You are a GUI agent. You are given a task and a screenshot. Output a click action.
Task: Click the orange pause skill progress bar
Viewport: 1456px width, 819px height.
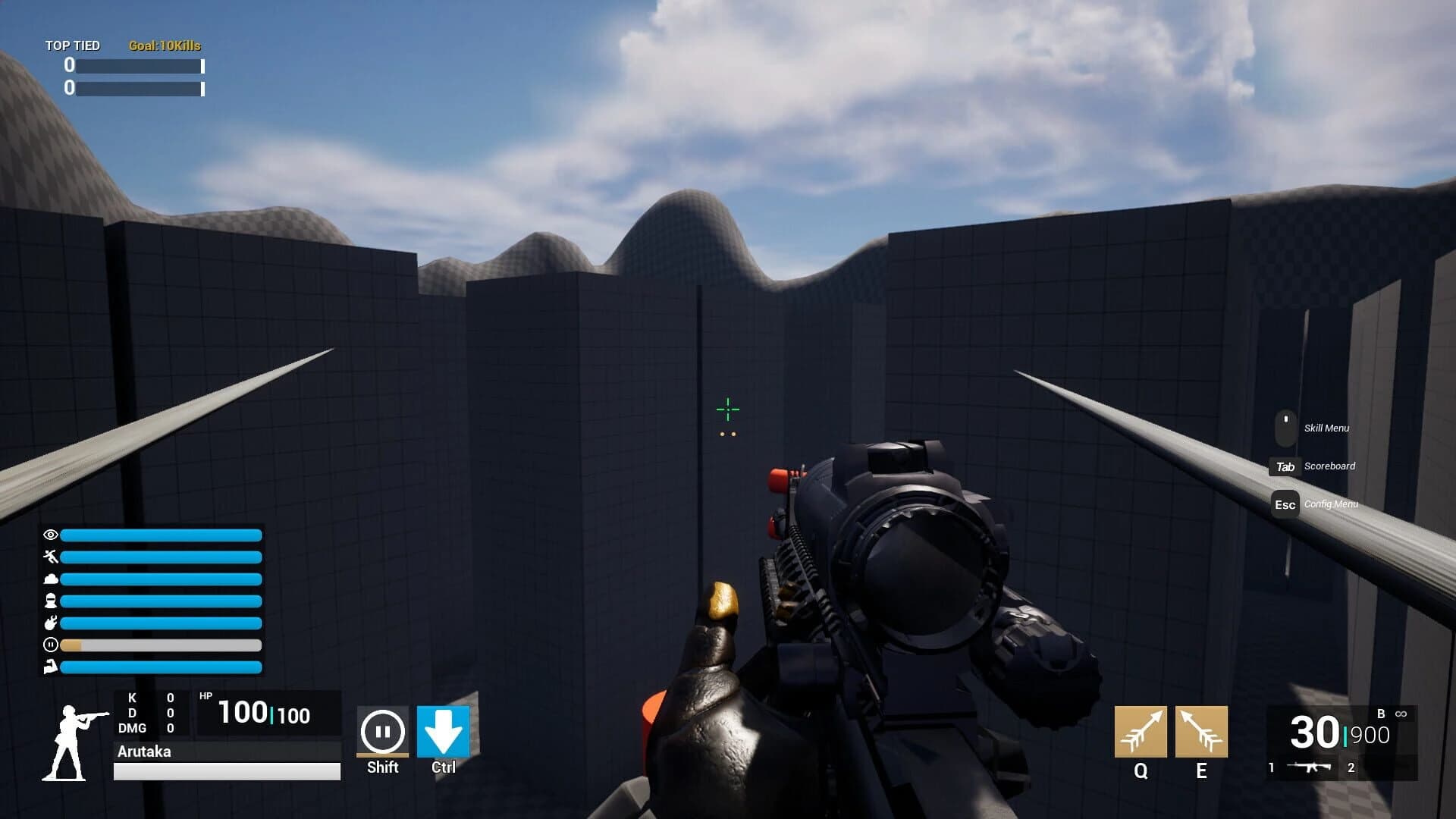(72, 645)
